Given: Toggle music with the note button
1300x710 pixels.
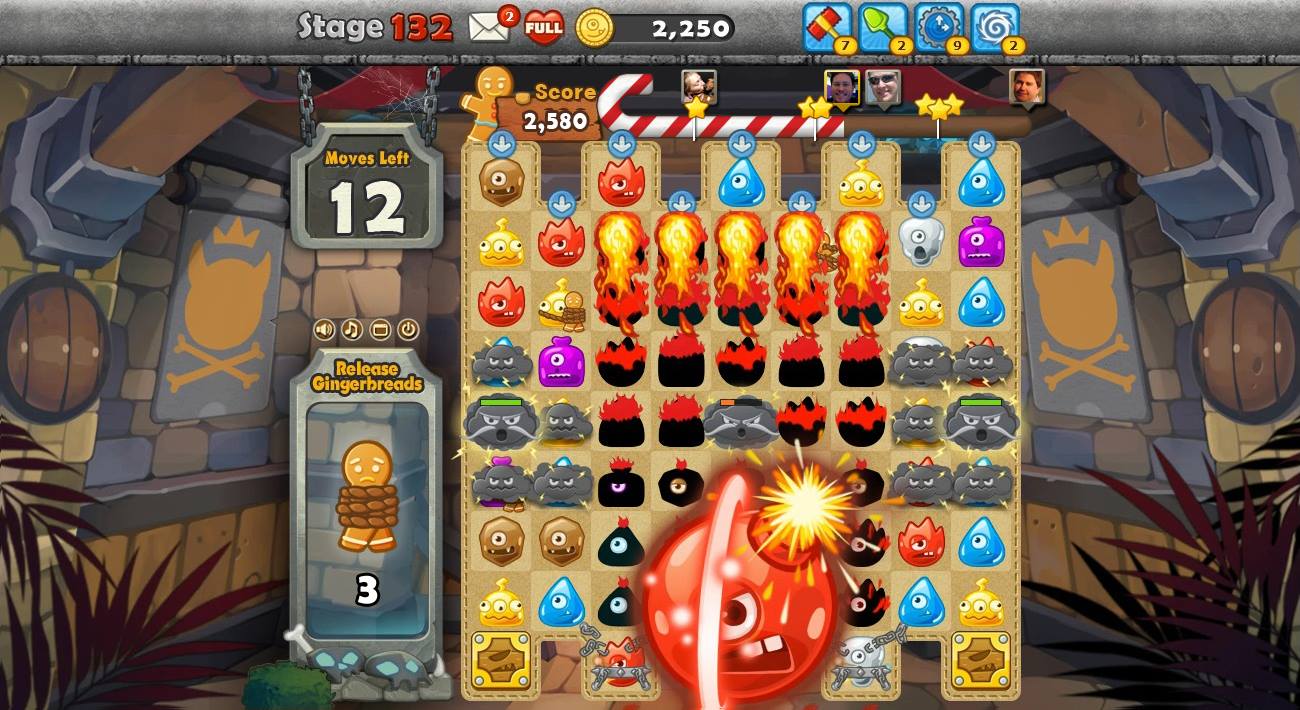Looking at the screenshot, I should coord(352,329).
